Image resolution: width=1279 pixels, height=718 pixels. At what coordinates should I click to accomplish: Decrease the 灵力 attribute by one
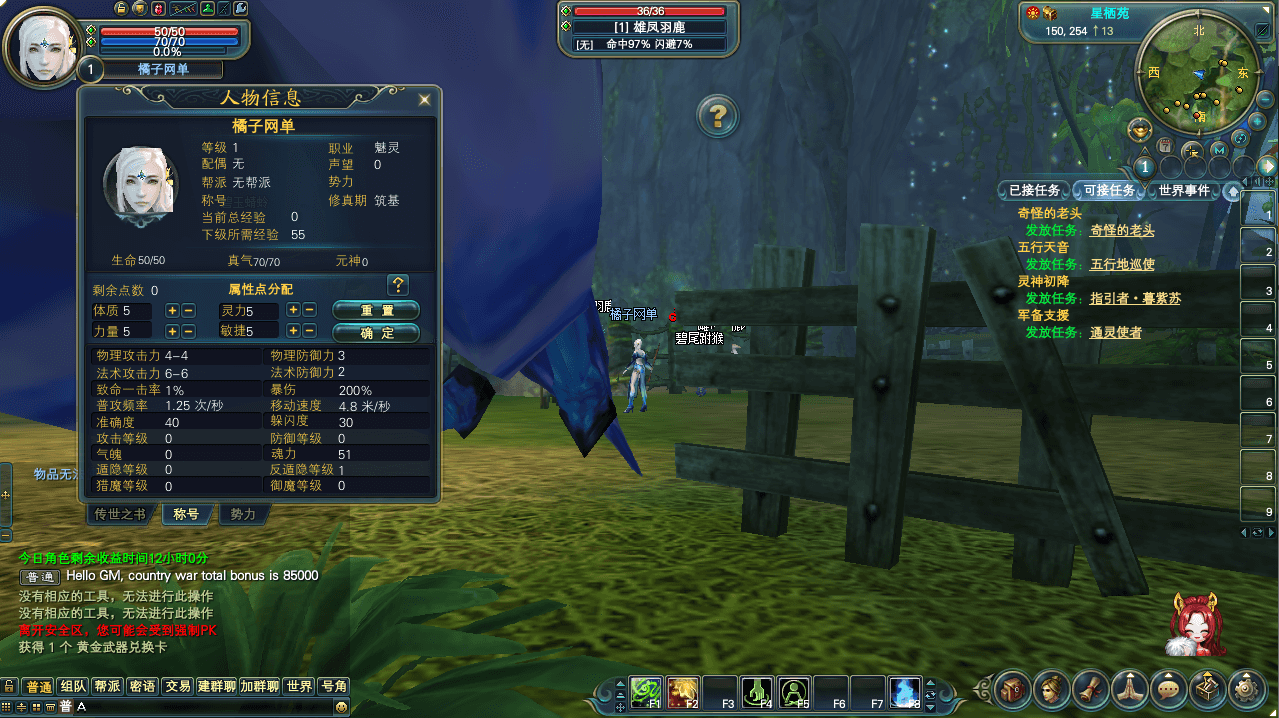[309, 310]
